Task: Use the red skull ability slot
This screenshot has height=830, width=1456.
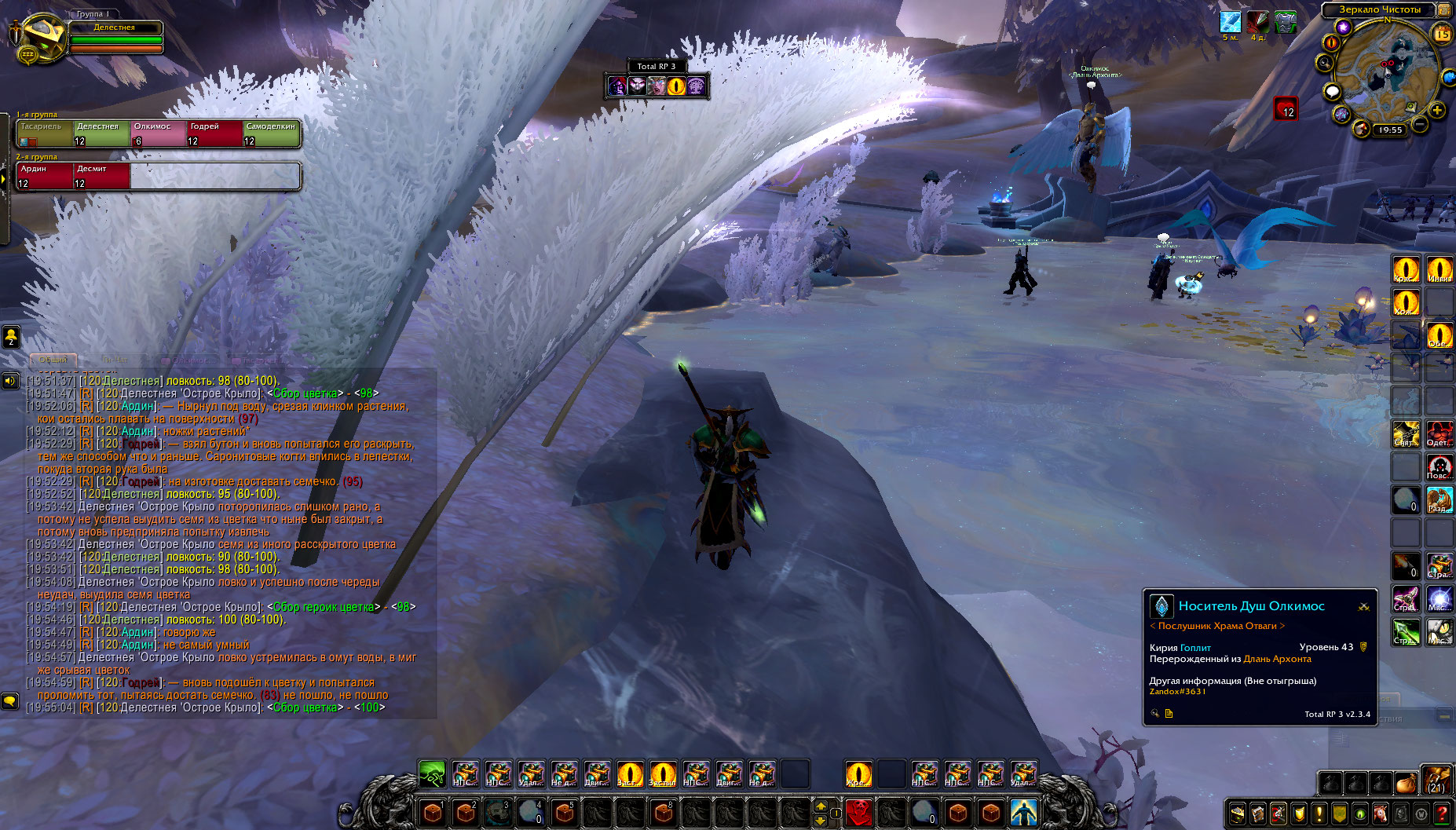Action: pyautogui.click(x=858, y=812)
